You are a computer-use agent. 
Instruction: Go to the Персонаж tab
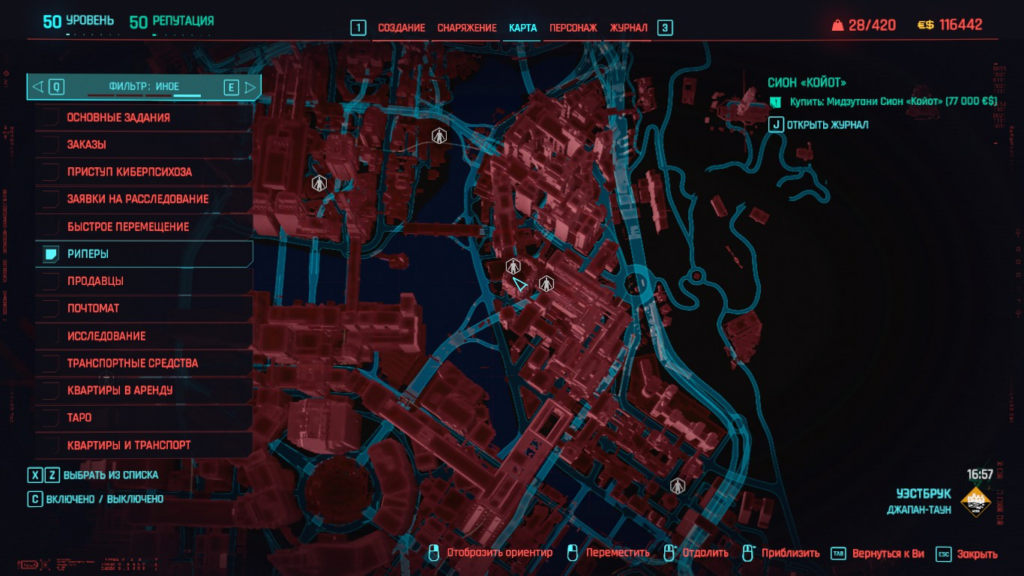click(x=573, y=28)
